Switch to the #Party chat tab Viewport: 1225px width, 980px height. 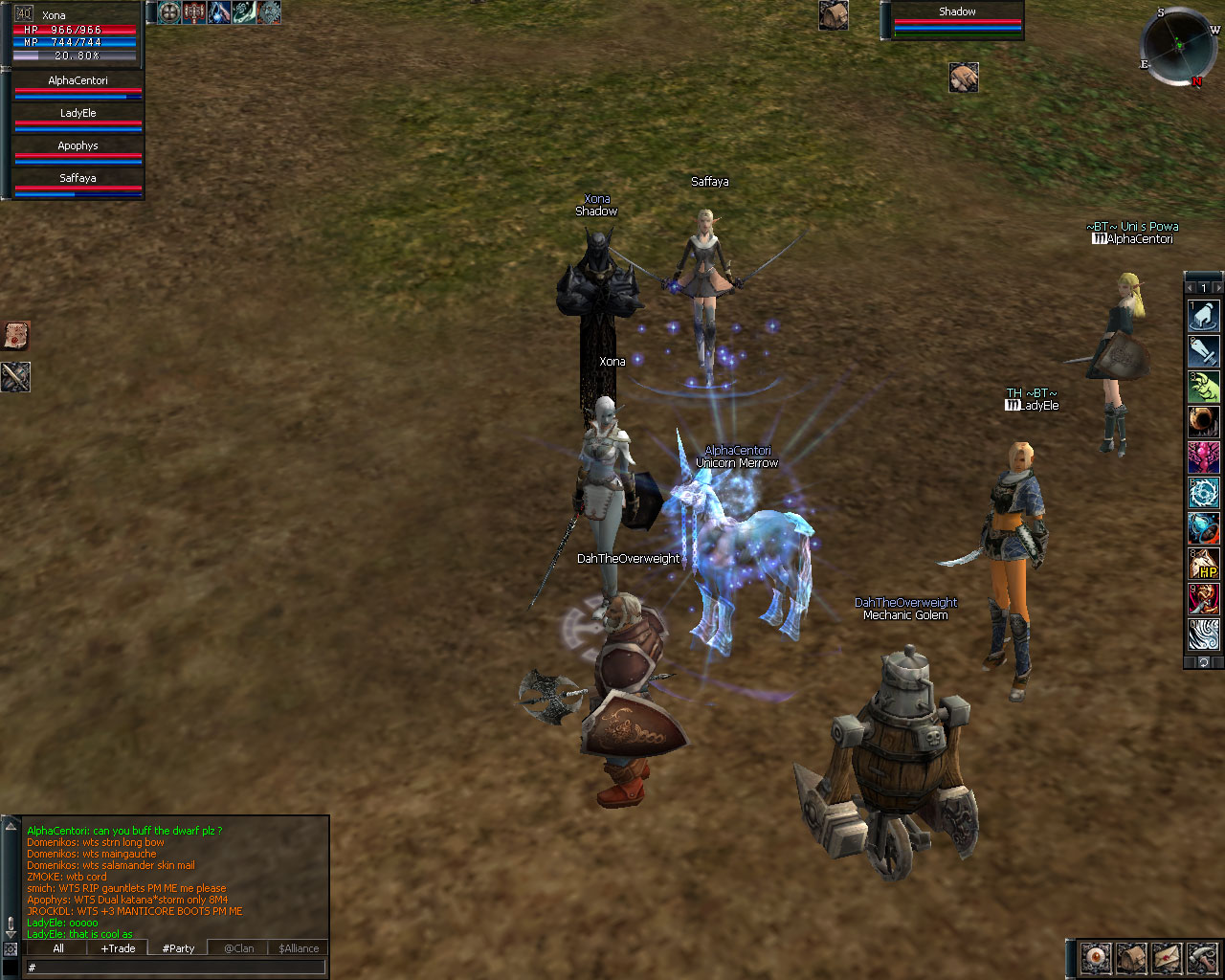[x=178, y=948]
